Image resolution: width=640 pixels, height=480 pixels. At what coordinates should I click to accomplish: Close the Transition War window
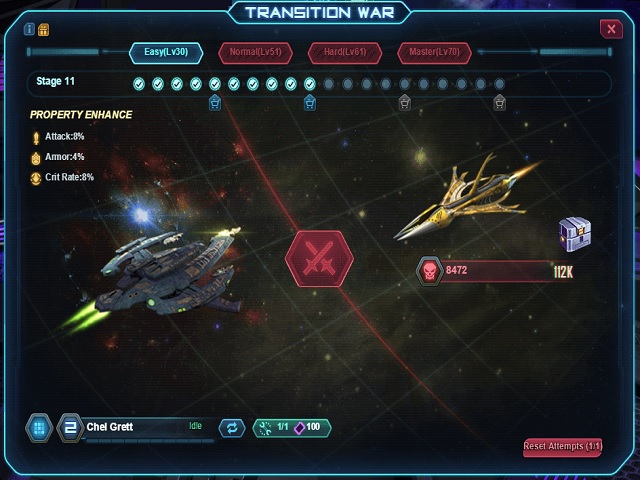pos(612,29)
